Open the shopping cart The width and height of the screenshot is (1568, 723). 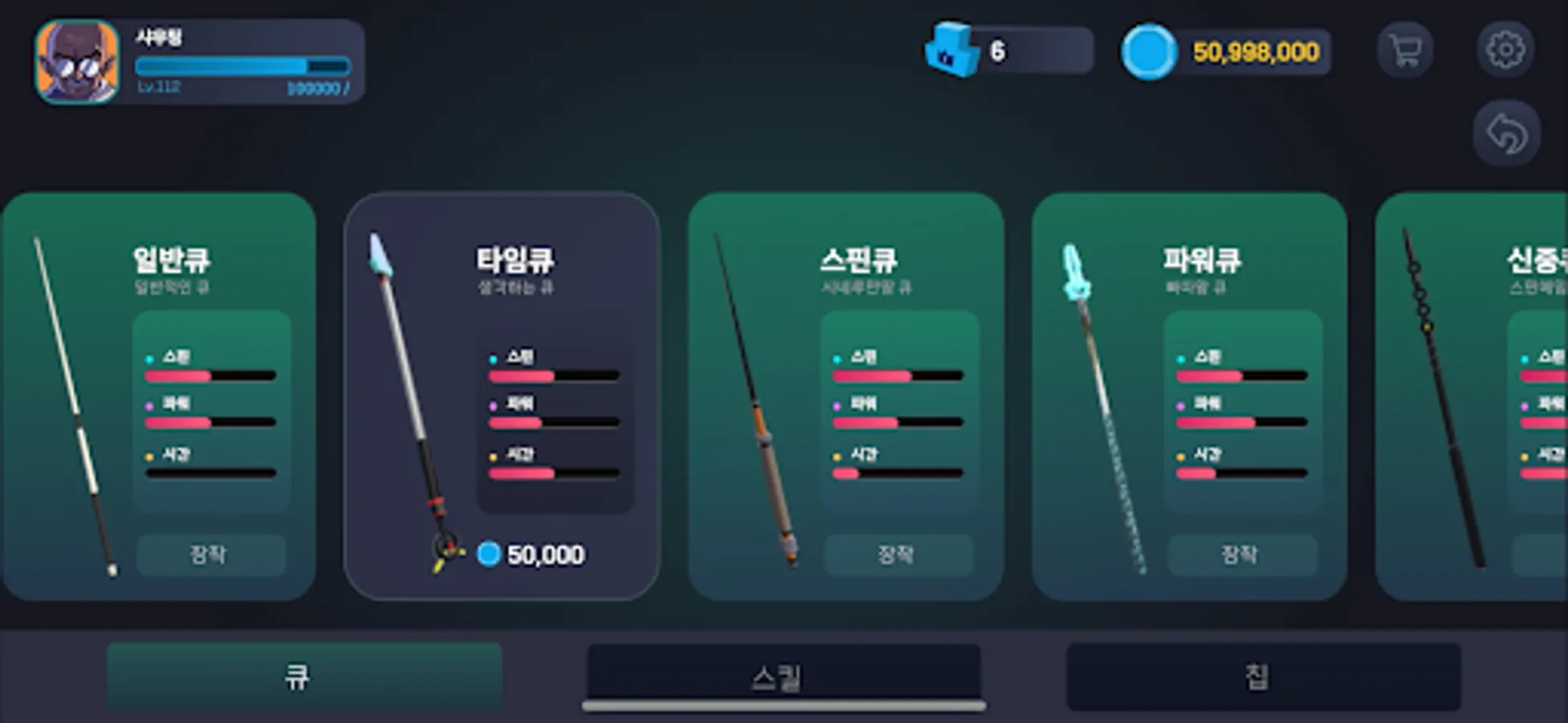(1404, 50)
